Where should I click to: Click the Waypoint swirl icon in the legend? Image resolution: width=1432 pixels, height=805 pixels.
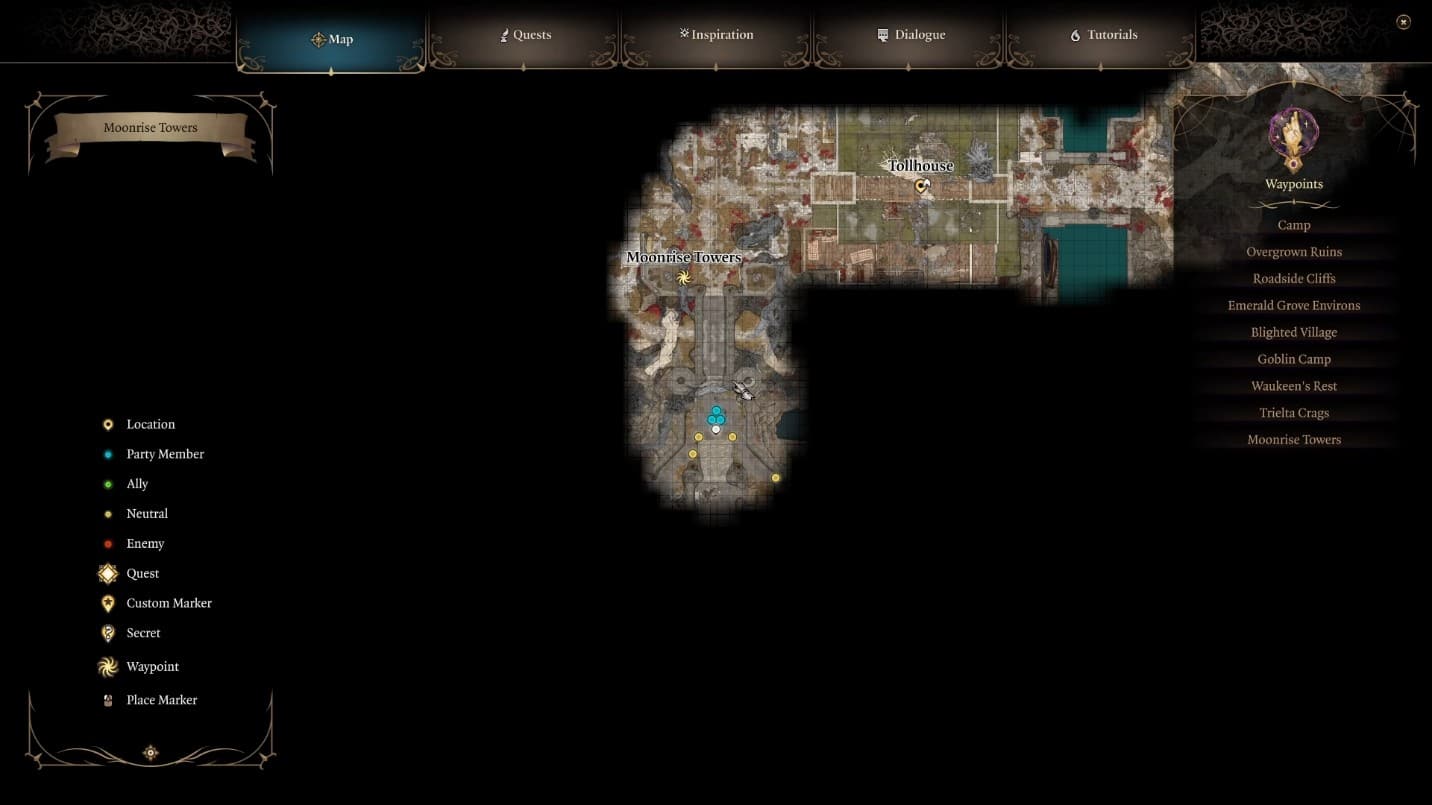pyautogui.click(x=108, y=666)
